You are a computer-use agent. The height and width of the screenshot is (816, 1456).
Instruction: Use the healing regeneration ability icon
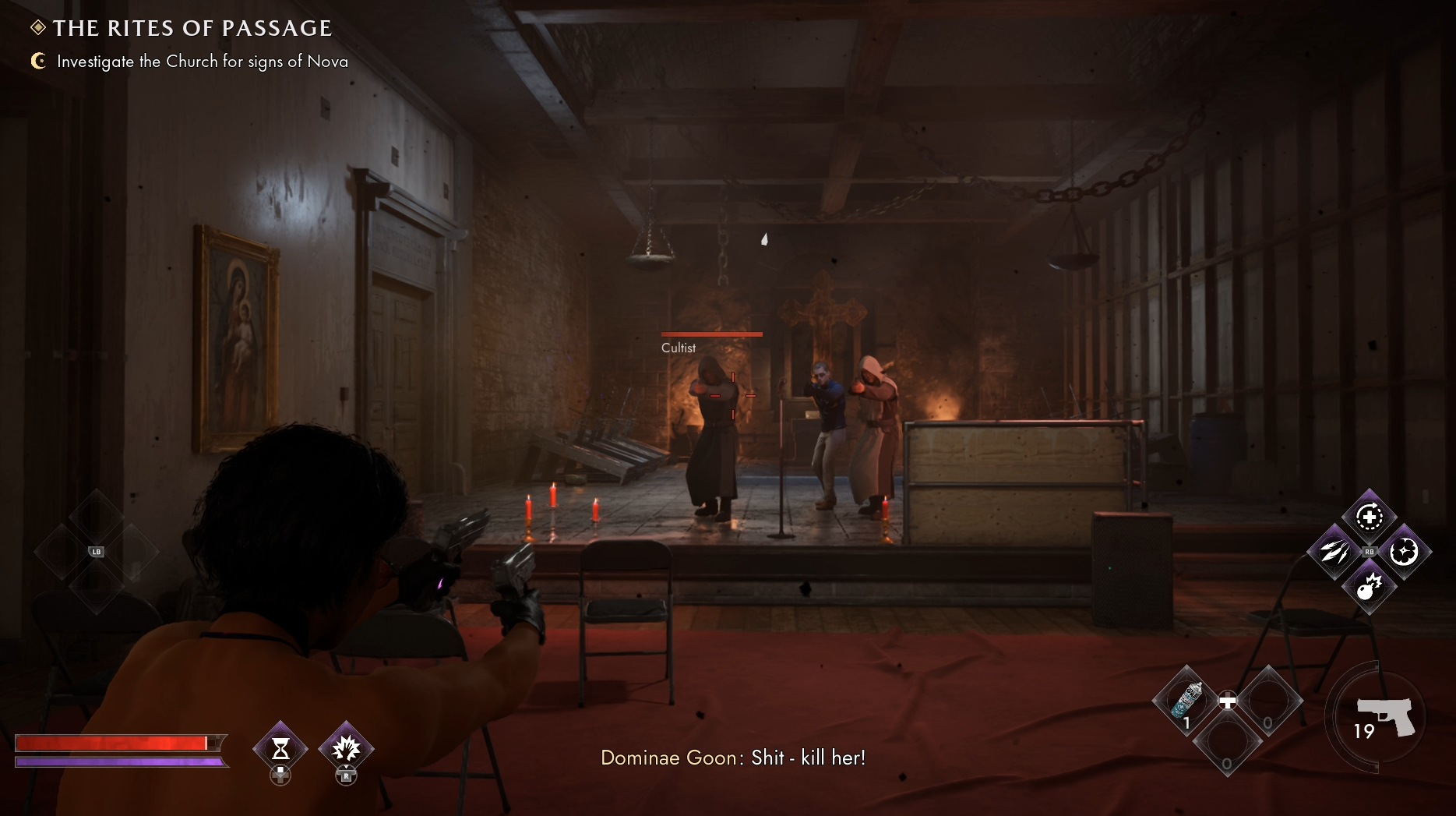point(1369,517)
